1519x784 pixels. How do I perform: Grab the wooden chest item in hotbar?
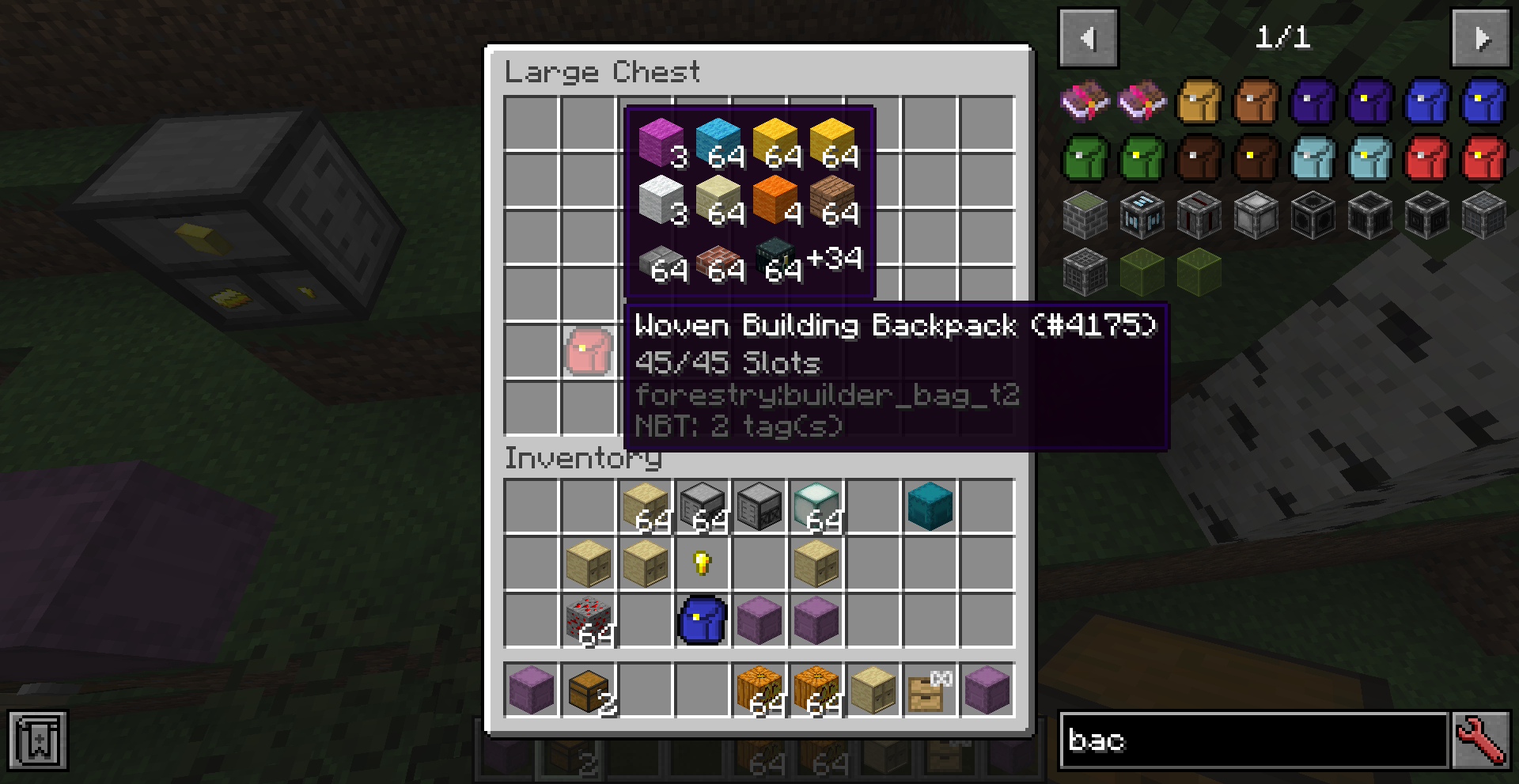pos(587,690)
